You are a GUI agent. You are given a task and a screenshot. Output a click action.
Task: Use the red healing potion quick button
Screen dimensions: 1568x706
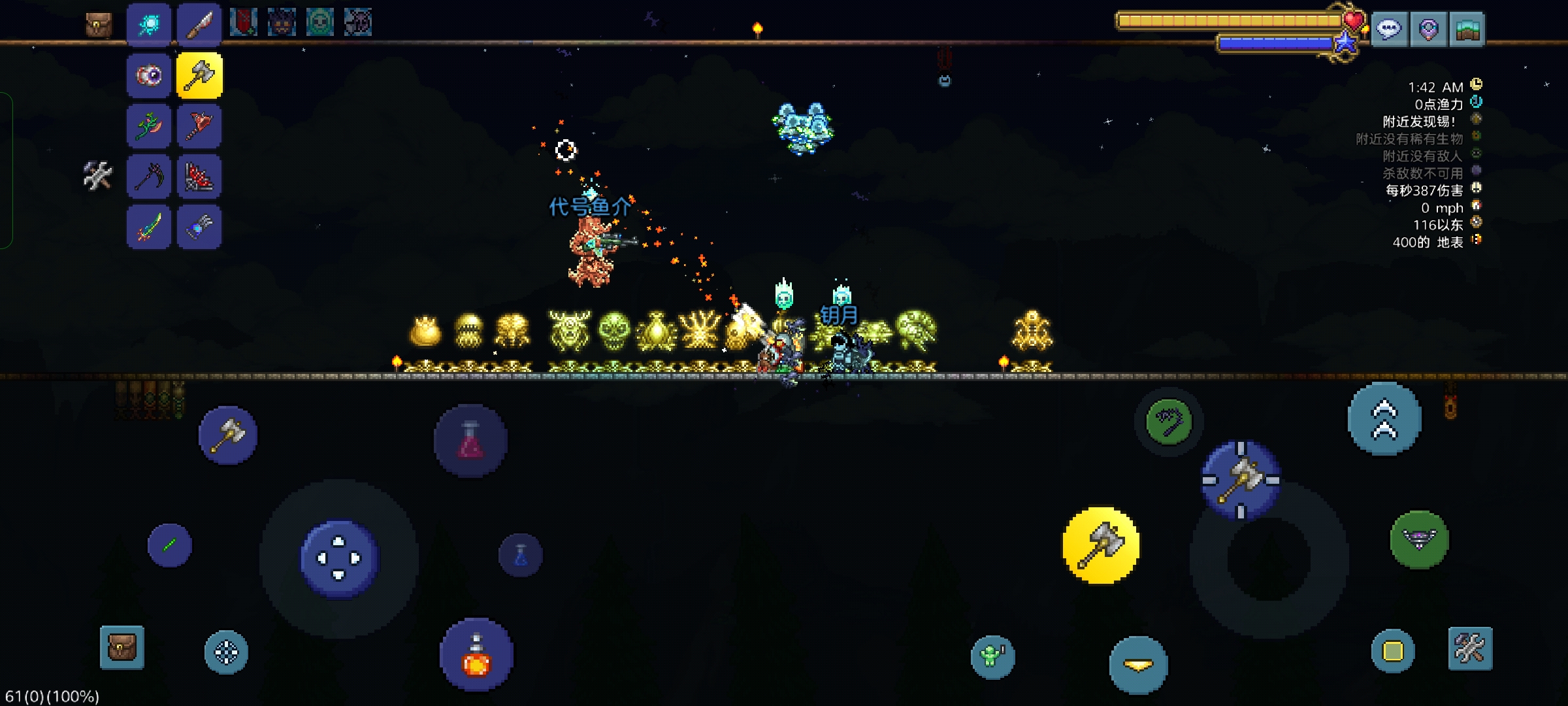tap(470, 440)
